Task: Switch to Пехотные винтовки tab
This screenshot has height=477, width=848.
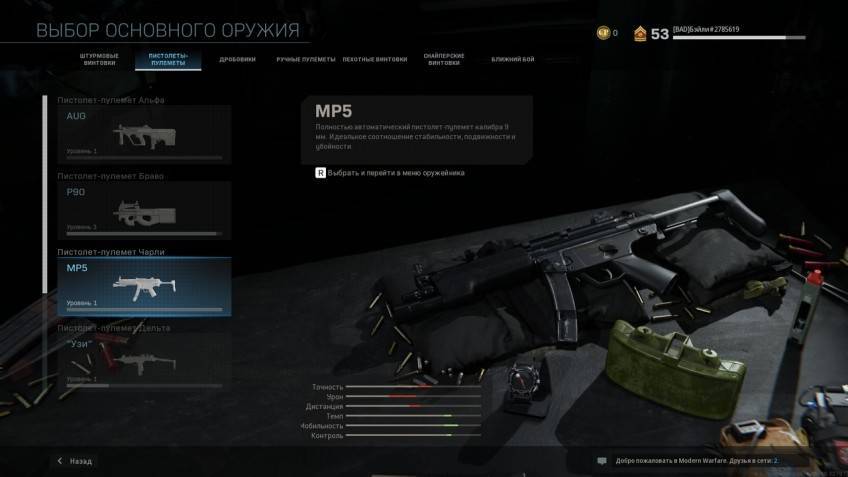Action: click(375, 59)
